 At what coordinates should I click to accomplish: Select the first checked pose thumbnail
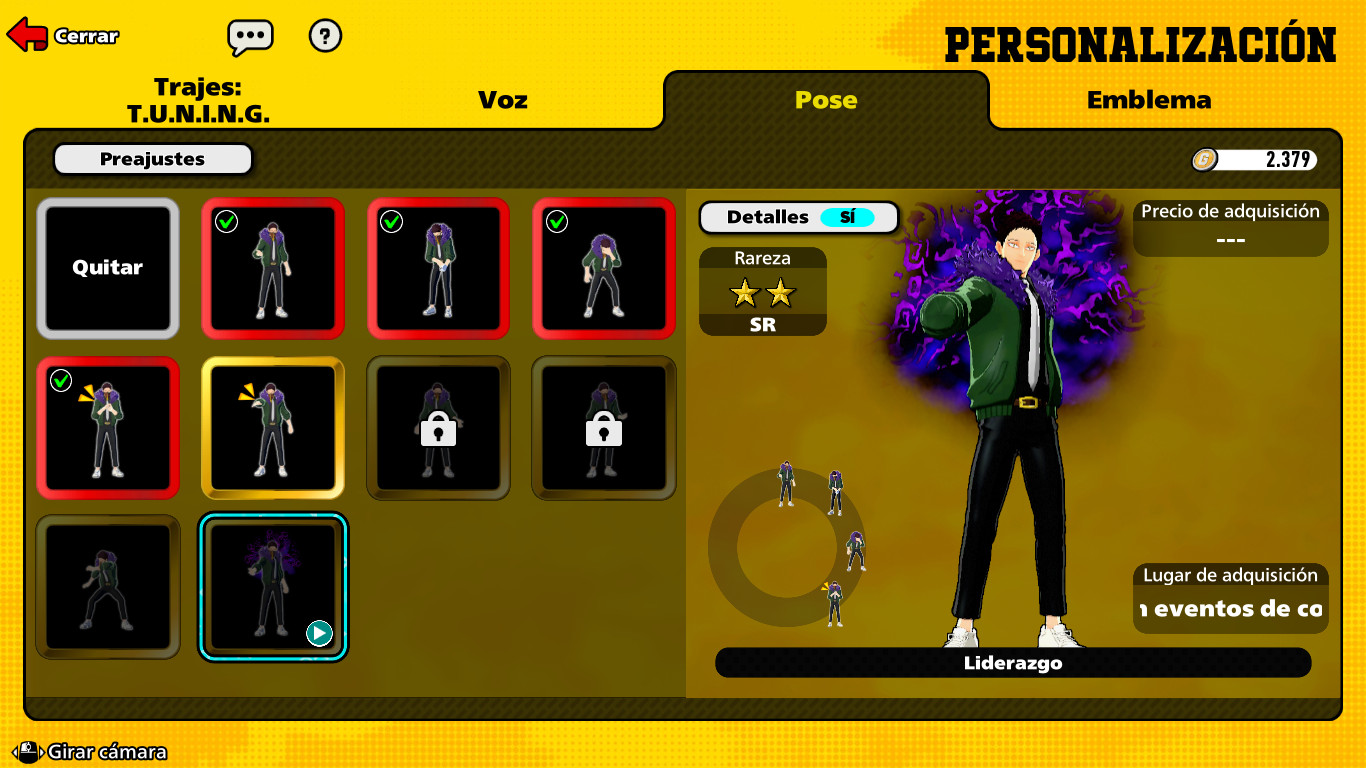click(273, 269)
